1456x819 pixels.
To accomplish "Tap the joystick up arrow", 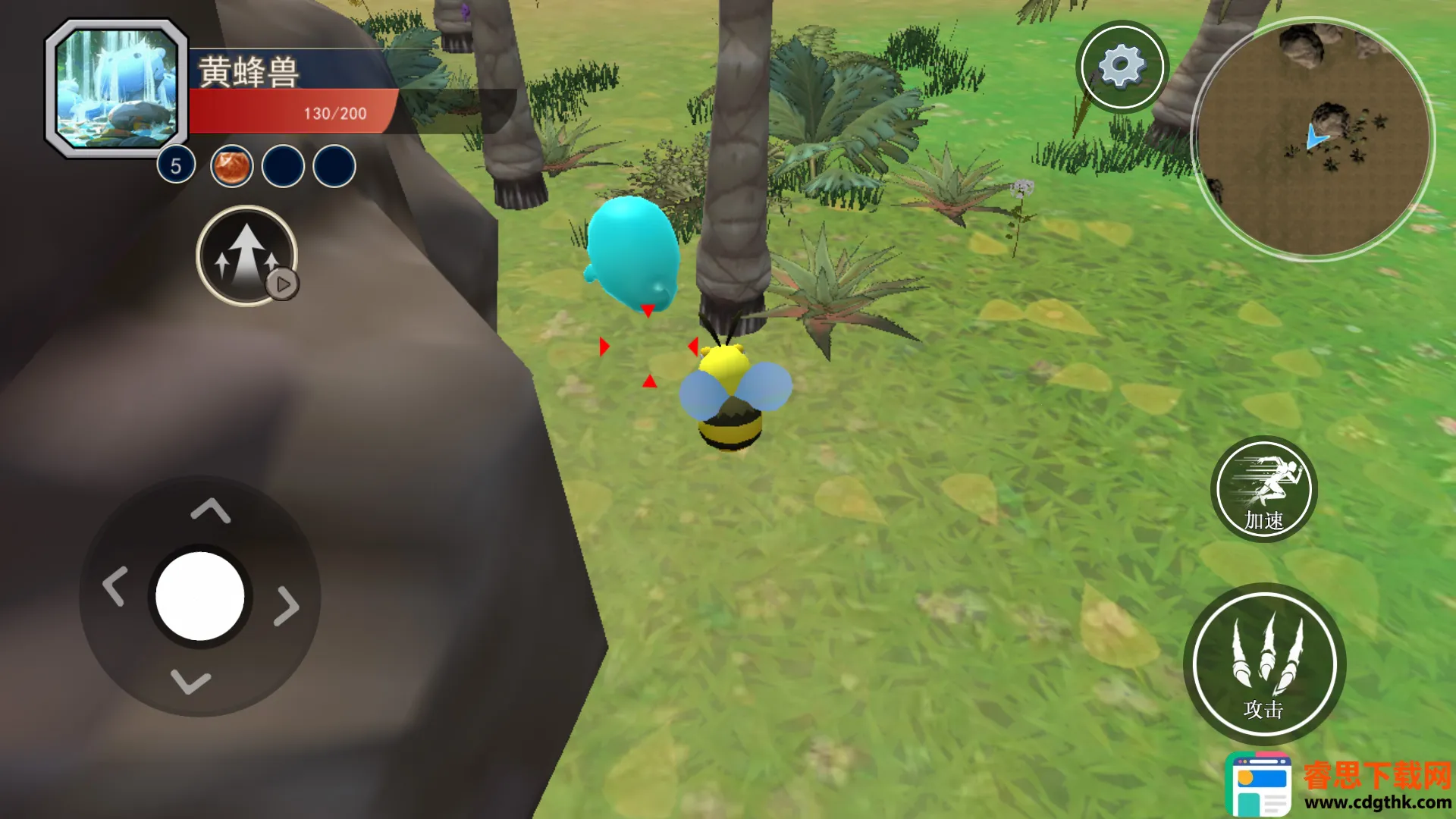I will pos(210,510).
